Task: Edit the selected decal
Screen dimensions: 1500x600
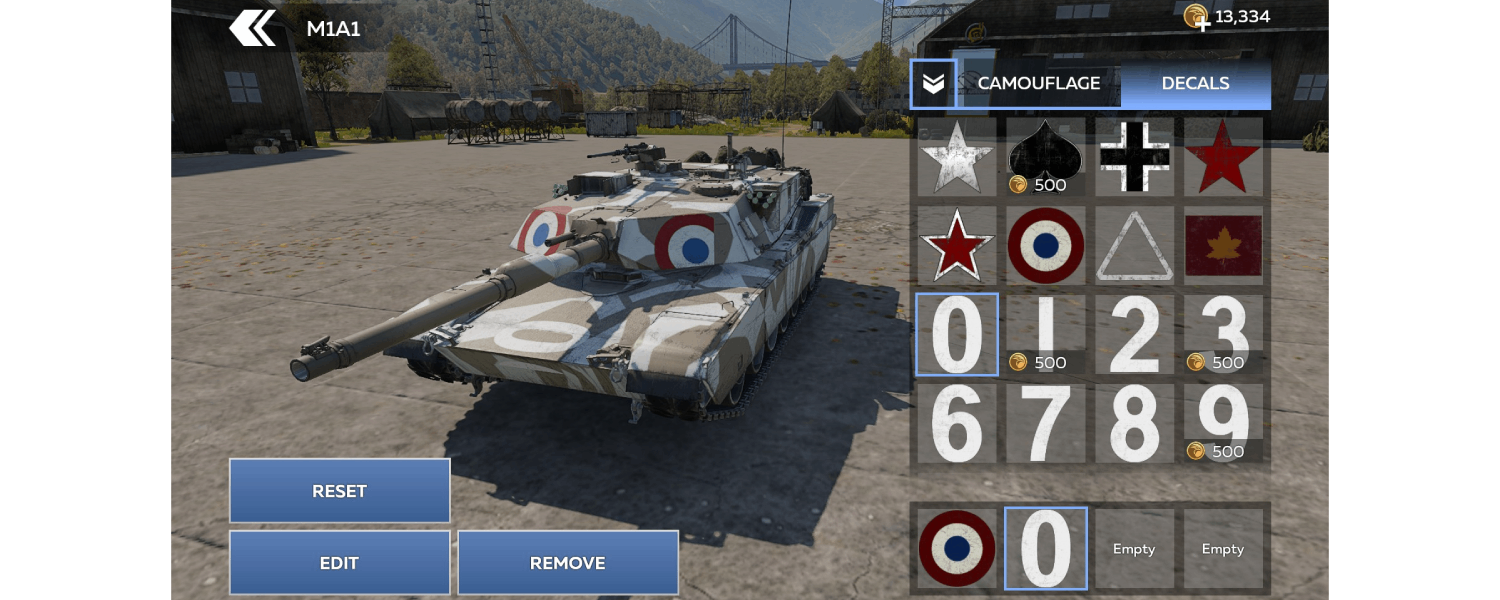Action: click(x=339, y=563)
